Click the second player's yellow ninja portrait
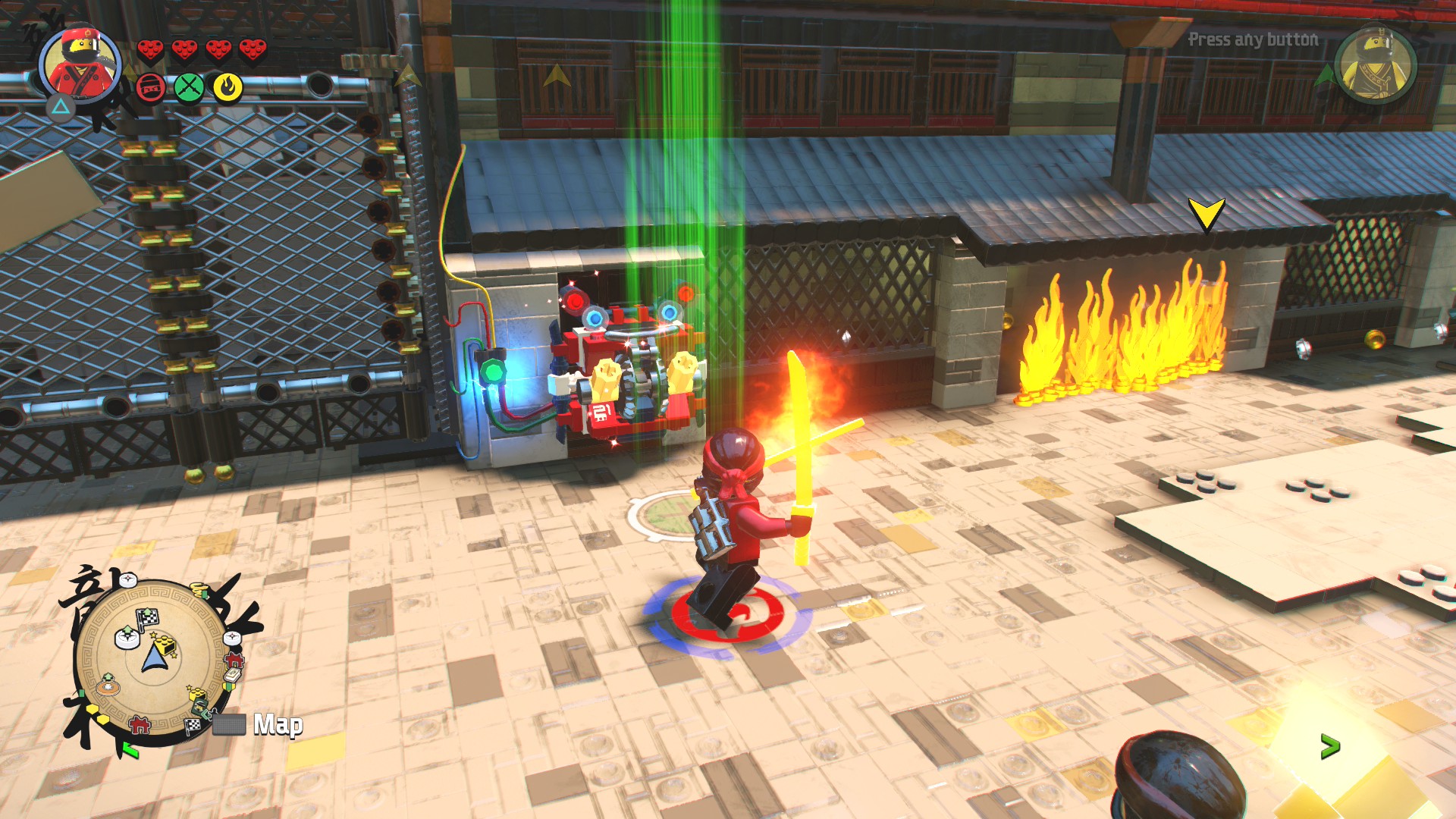This screenshot has width=1456, height=819. (1375, 67)
